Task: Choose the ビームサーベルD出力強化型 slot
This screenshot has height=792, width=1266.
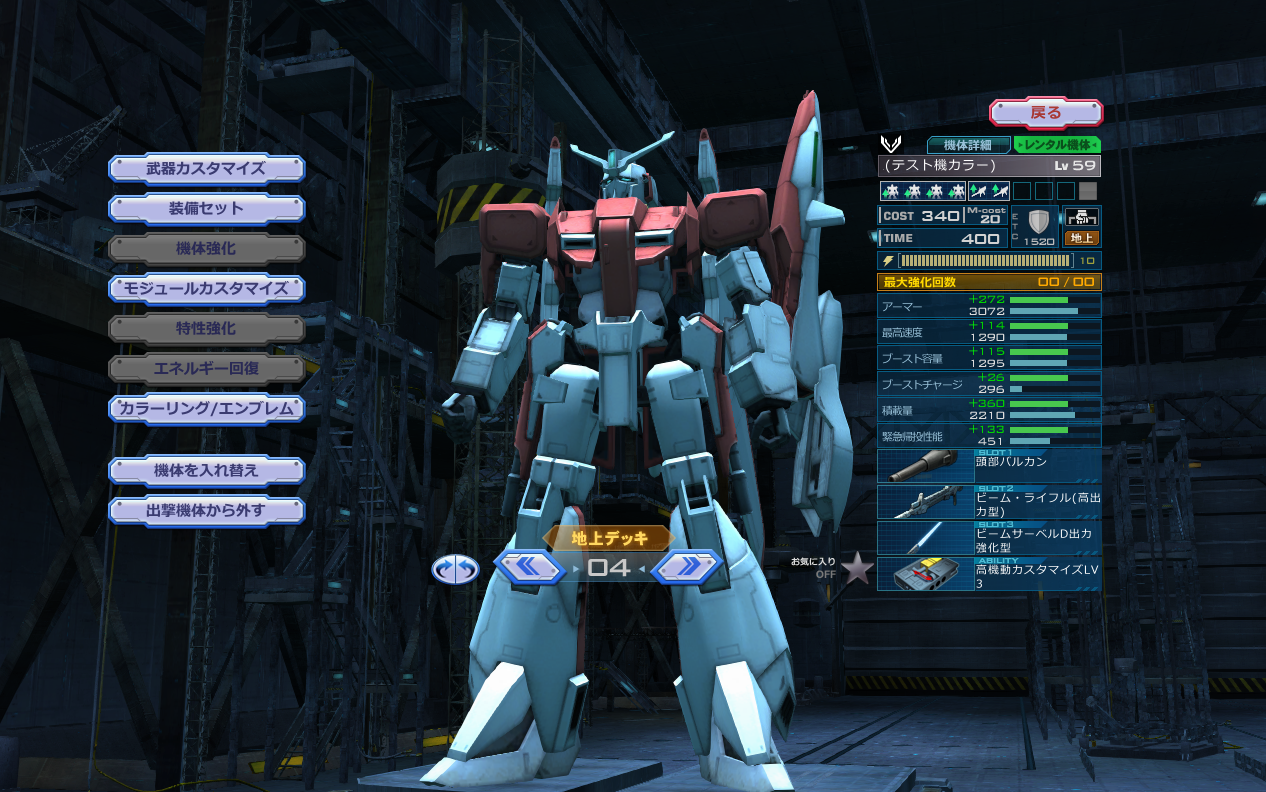Action: click(989, 538)
